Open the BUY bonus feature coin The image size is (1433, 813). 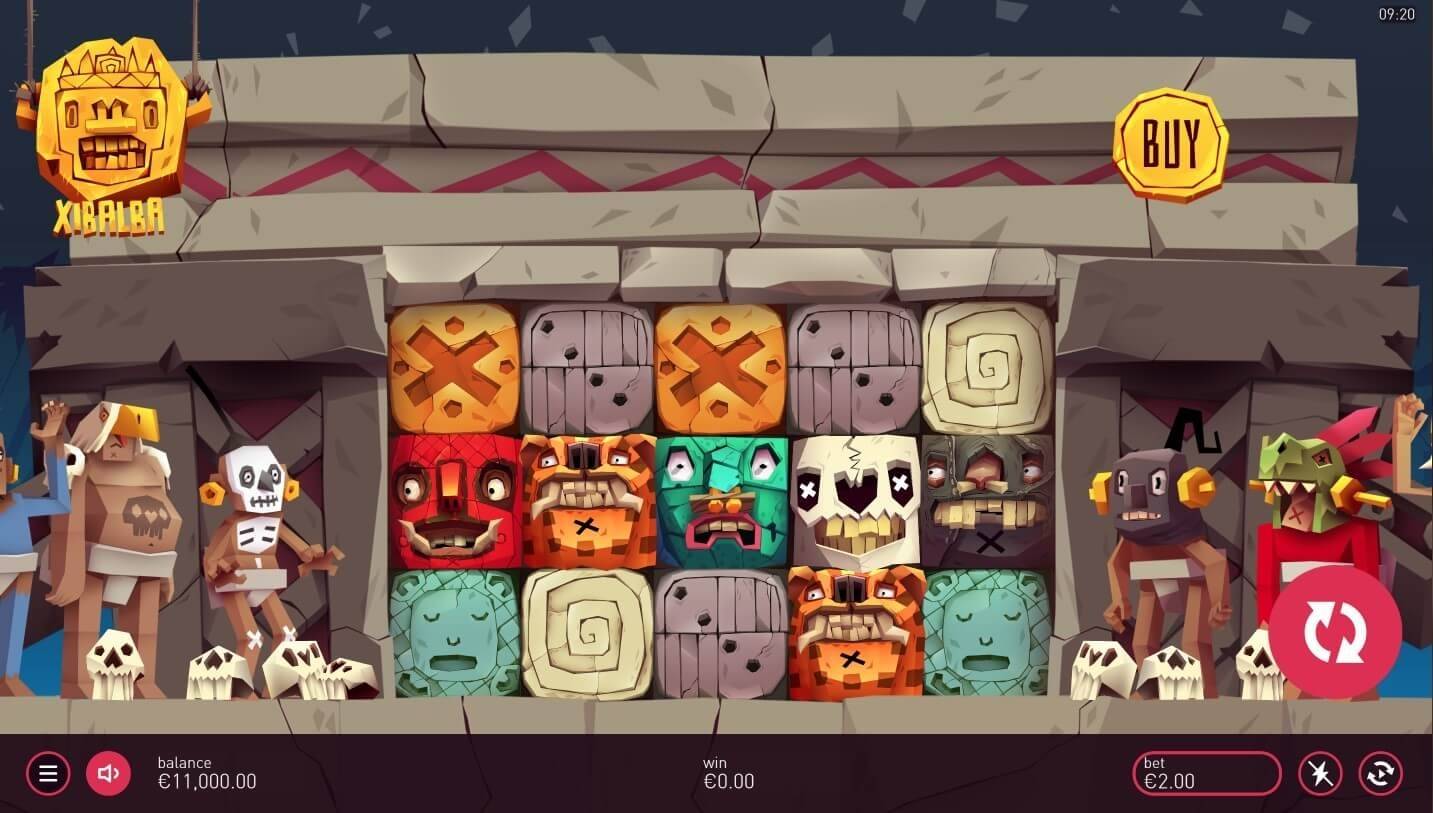1170,144
